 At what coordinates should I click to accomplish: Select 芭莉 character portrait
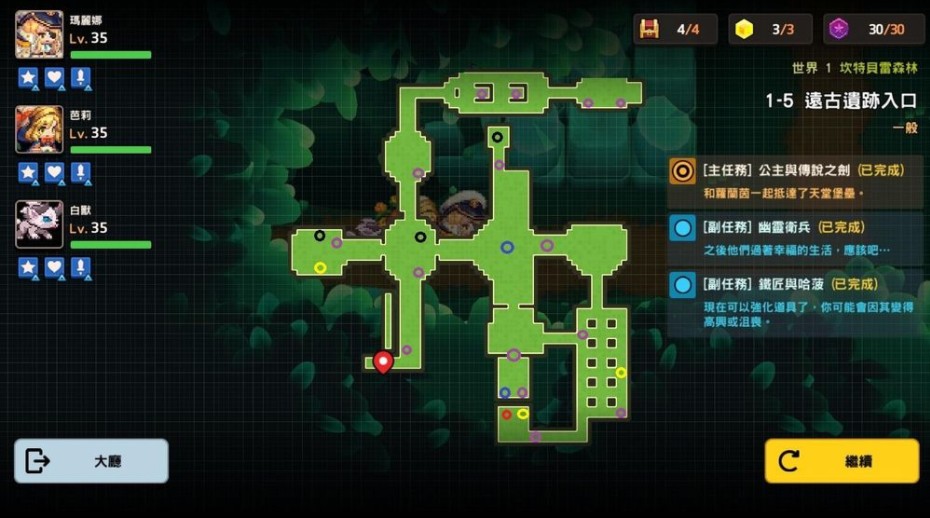coord(39,130)
